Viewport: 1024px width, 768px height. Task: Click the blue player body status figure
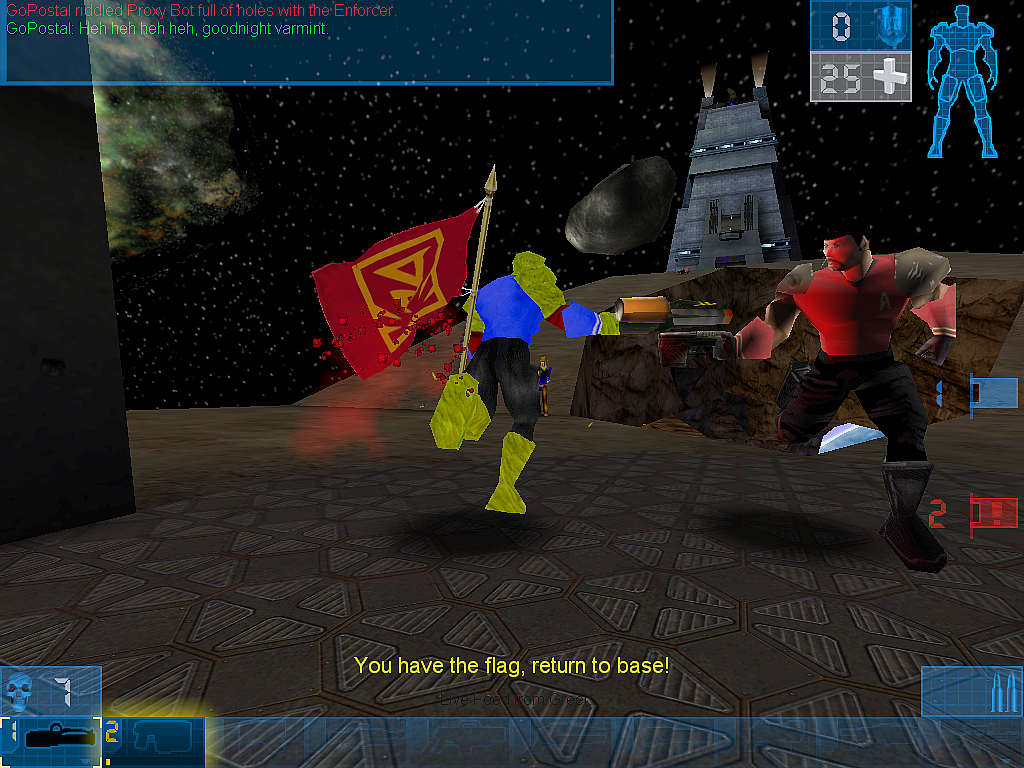[x=963, y=82]
